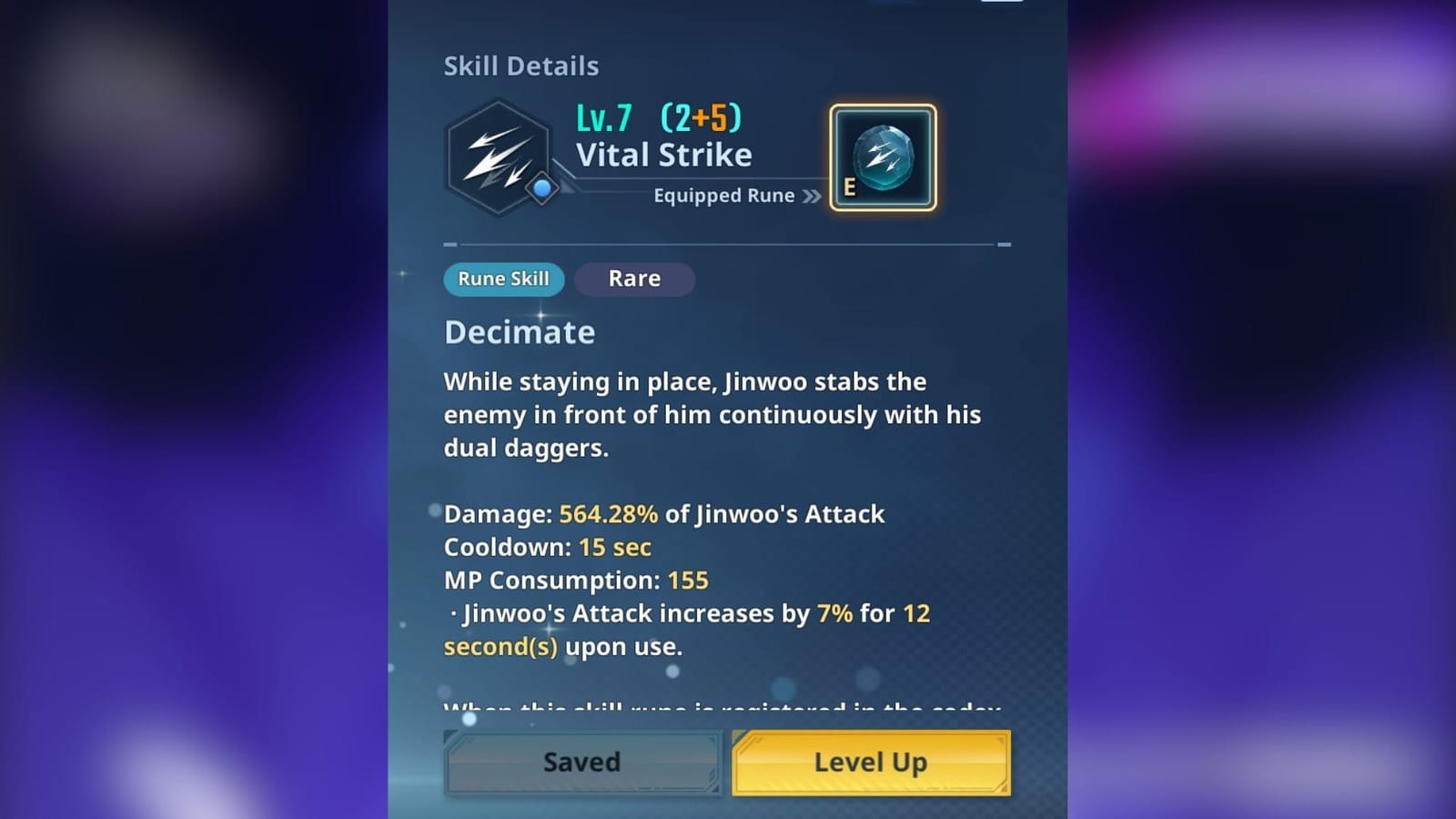Expand rune details with the double chevron arrows

coord(811,195)
